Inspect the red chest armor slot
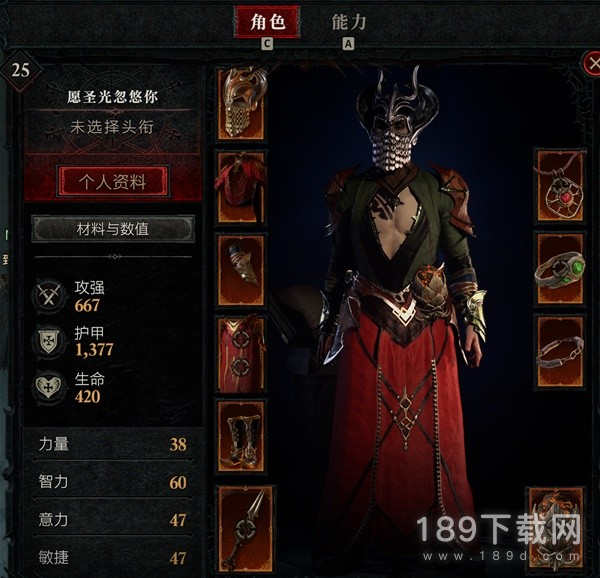 [x=241, y=187]
